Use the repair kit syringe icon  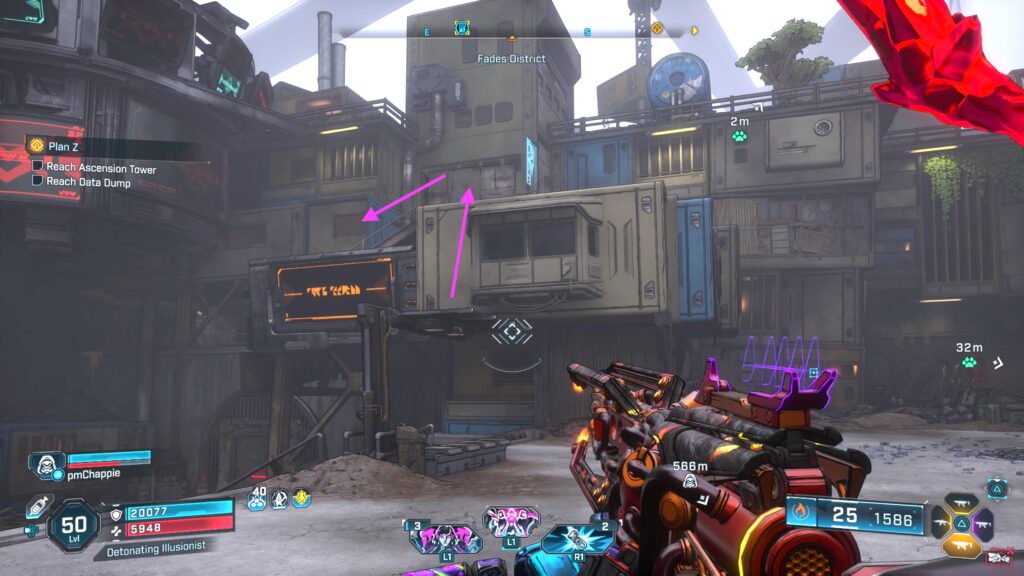(x=36, y=508)
